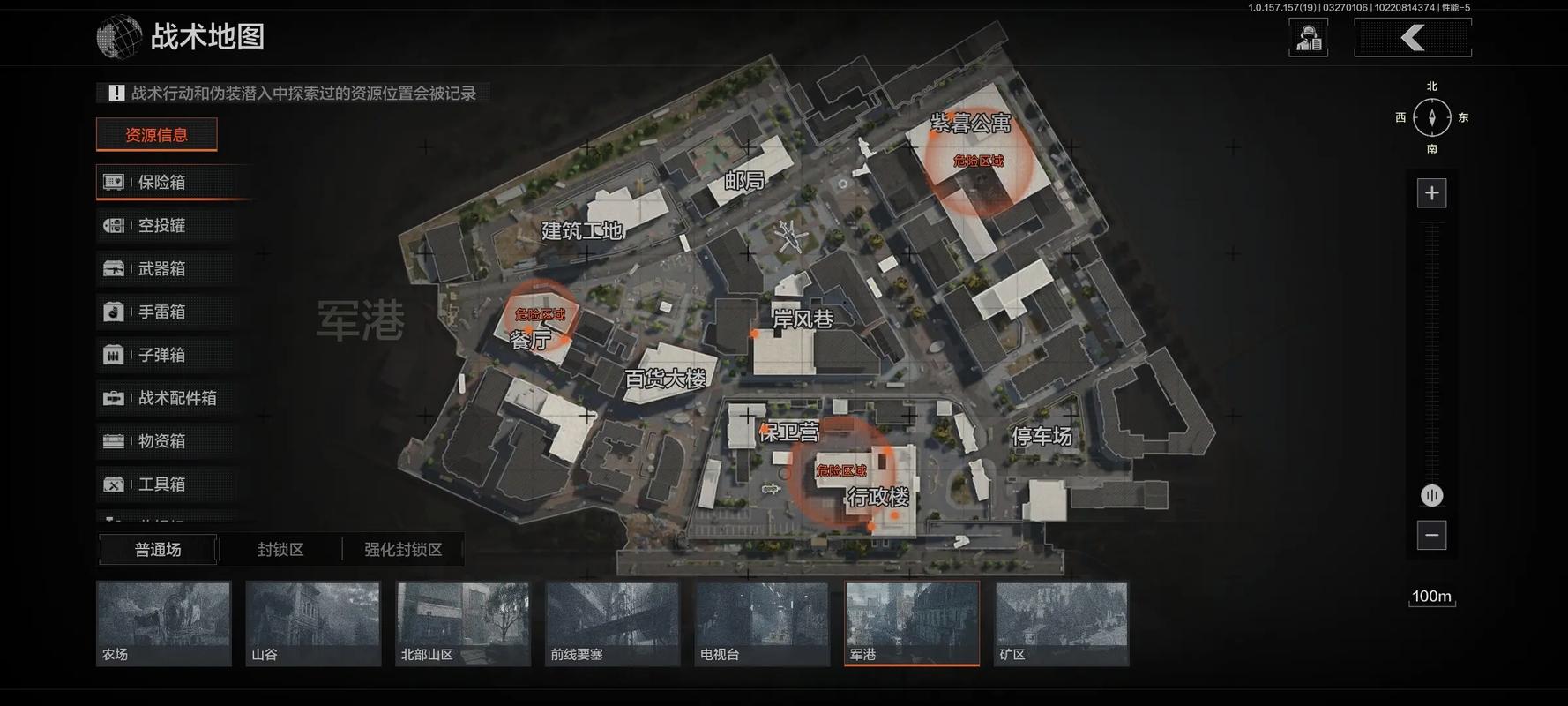The image size is (1568, 706).
Task: Go back using the arrow button
Action: (1413, 38)
